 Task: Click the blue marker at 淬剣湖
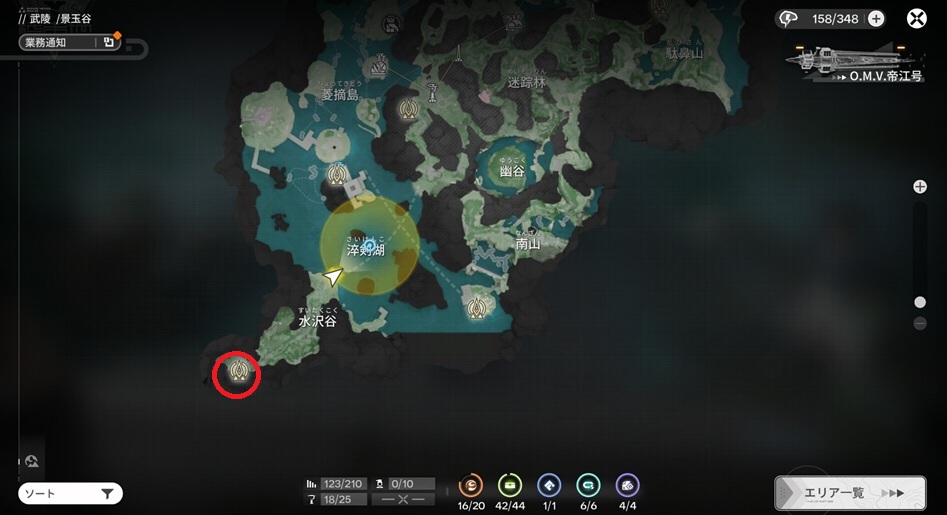point(370,244)
